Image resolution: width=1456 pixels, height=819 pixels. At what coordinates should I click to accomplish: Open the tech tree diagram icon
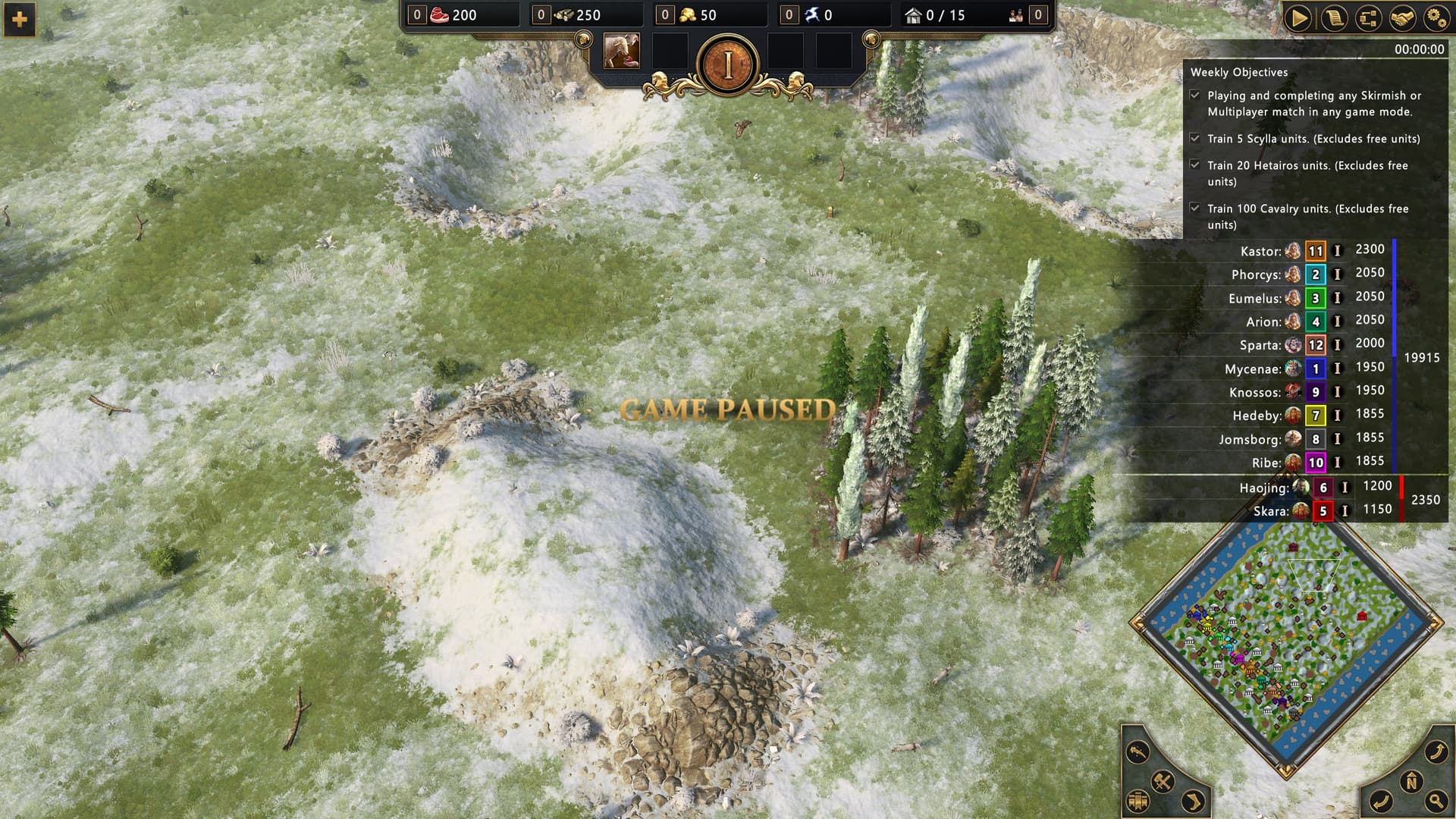[x=1368, y=17]
